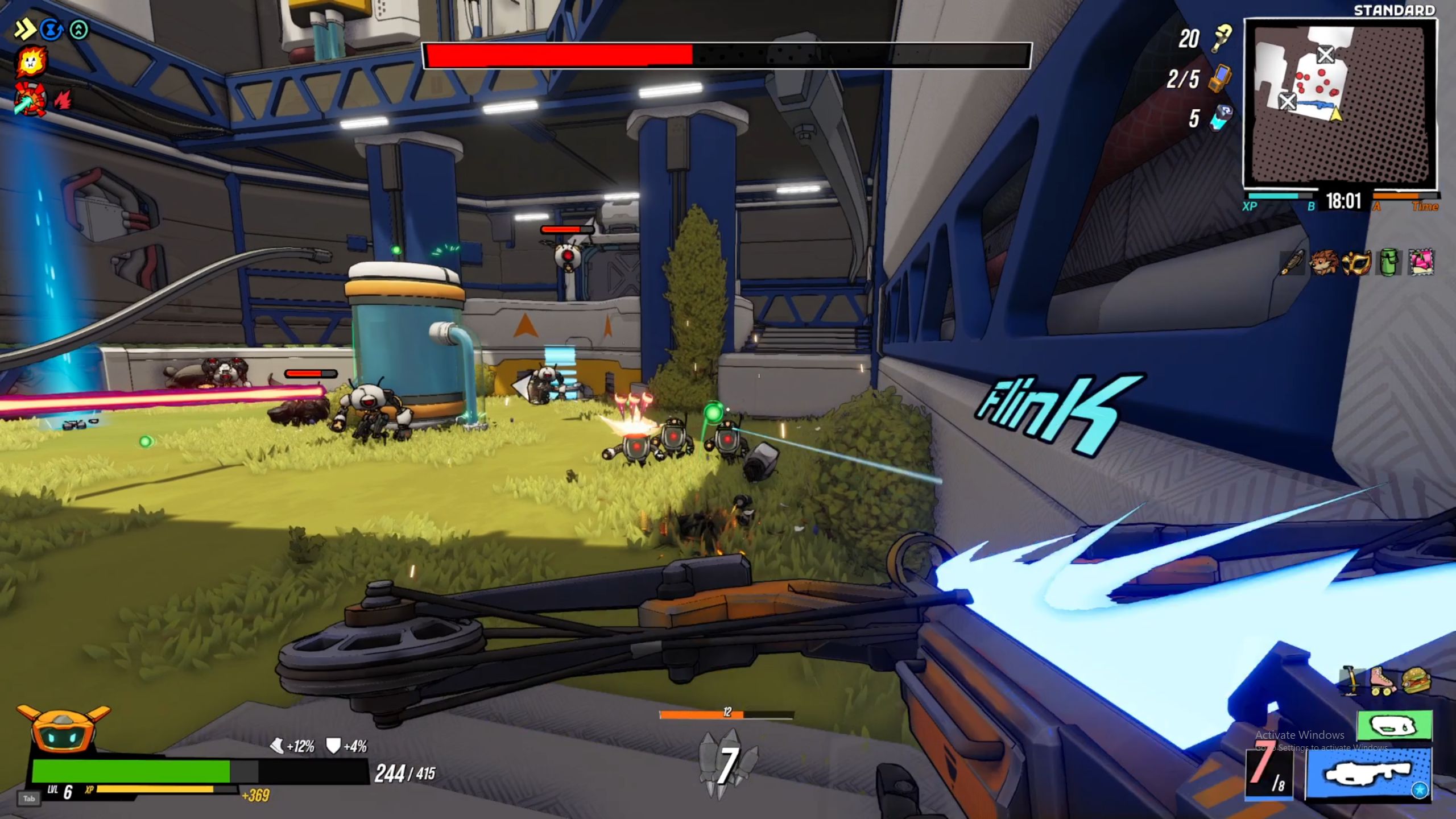Click the pink stamp perk icon
Screen dimensions: 1456x819
click(1421, 263)
